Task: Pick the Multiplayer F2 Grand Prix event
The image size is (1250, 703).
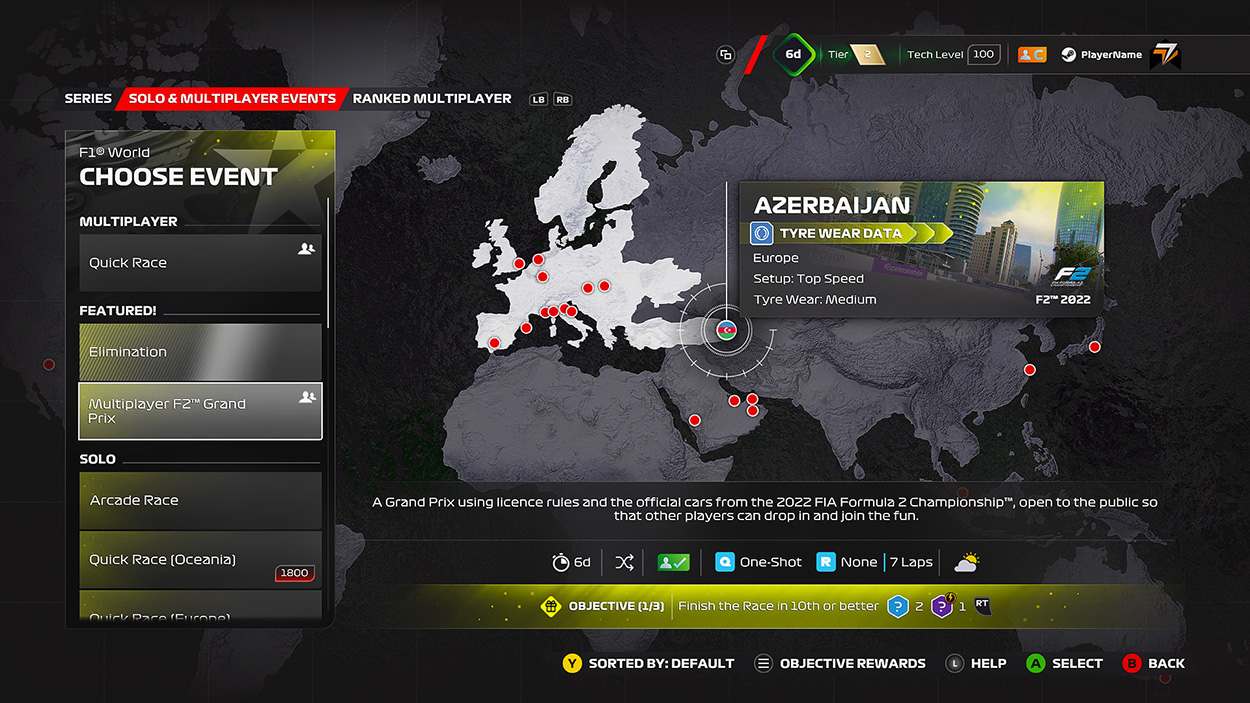Action: coord(200,411)
